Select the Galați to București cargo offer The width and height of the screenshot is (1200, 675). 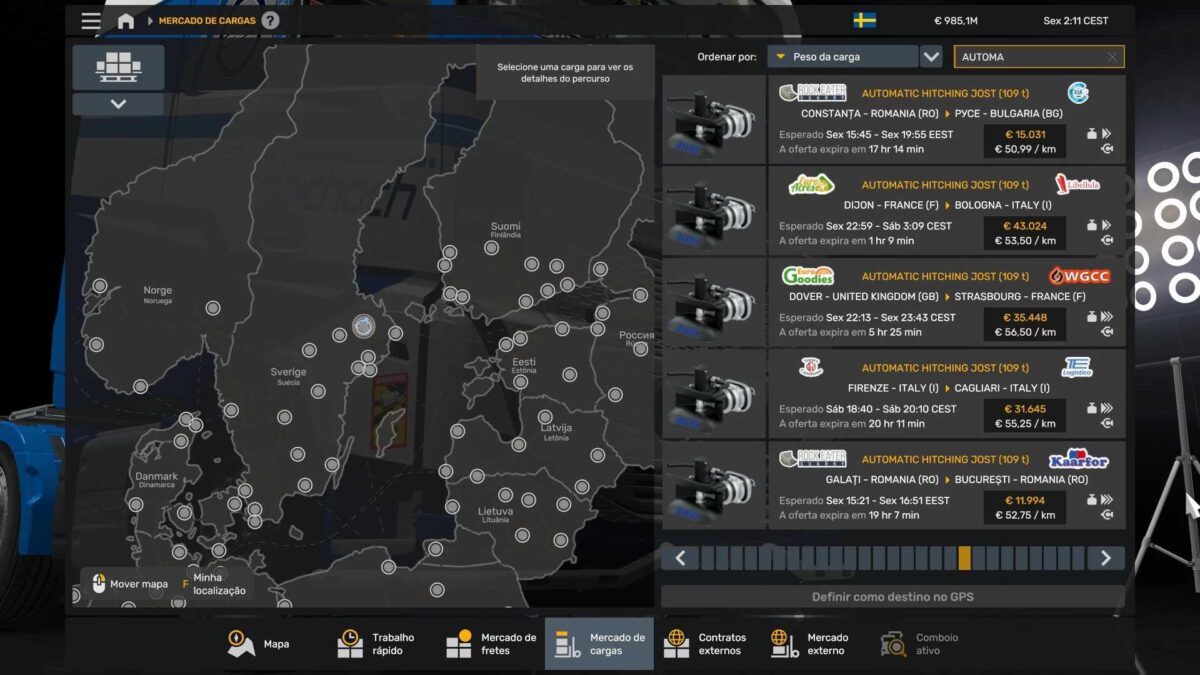(x=945, y=486)
